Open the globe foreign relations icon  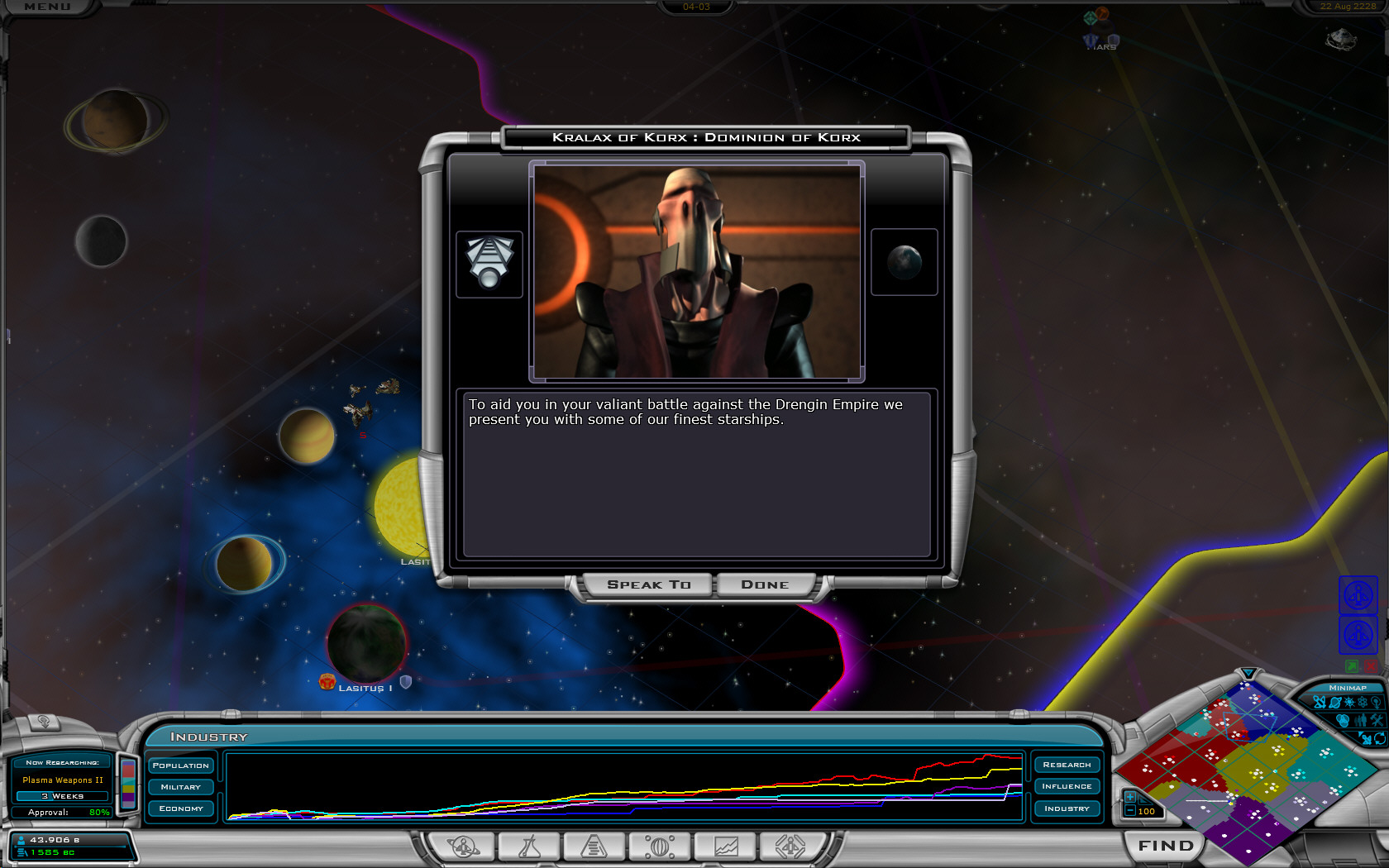pos(660,847)
